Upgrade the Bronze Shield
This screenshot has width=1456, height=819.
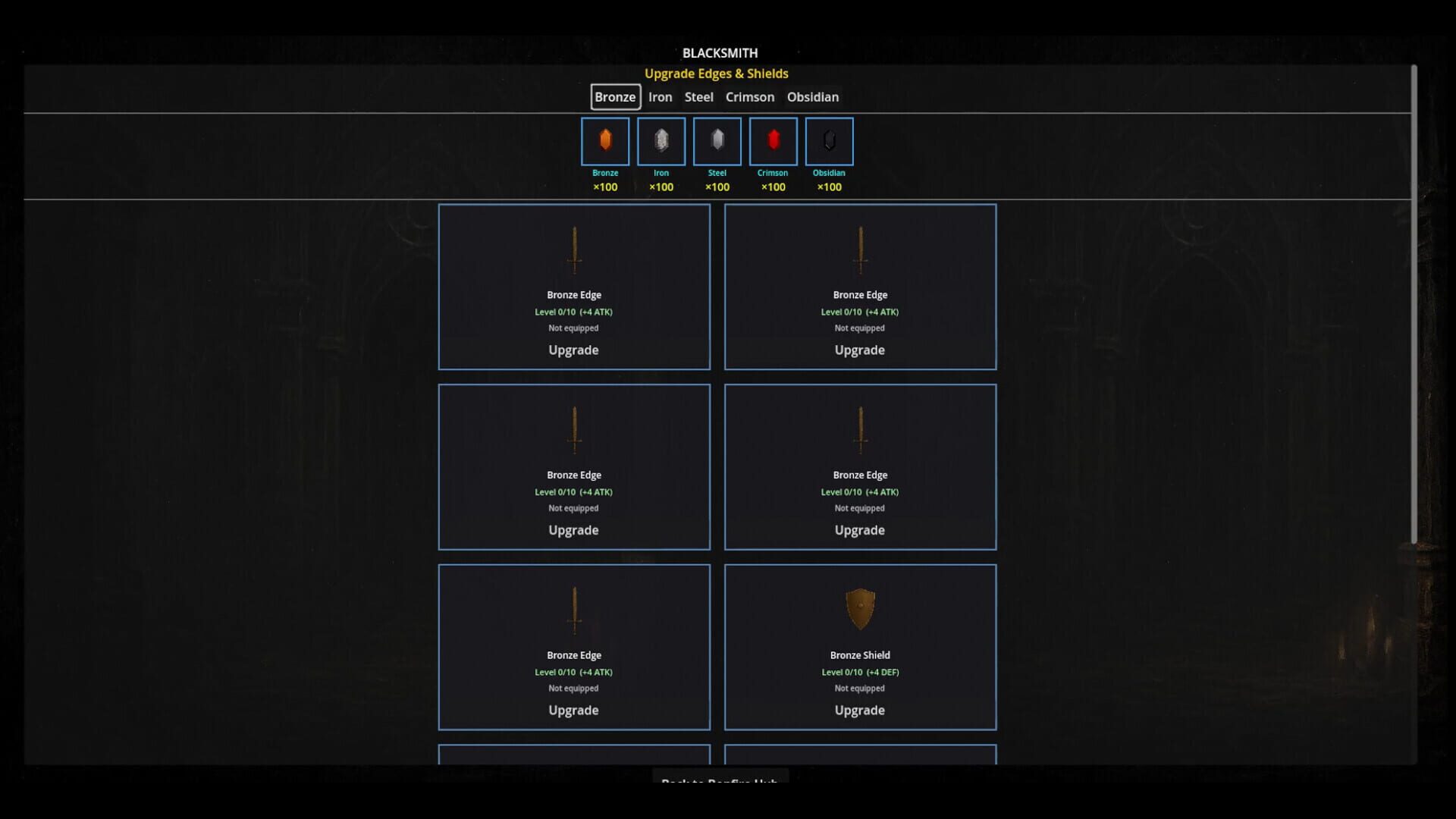[x=860, y=710]
